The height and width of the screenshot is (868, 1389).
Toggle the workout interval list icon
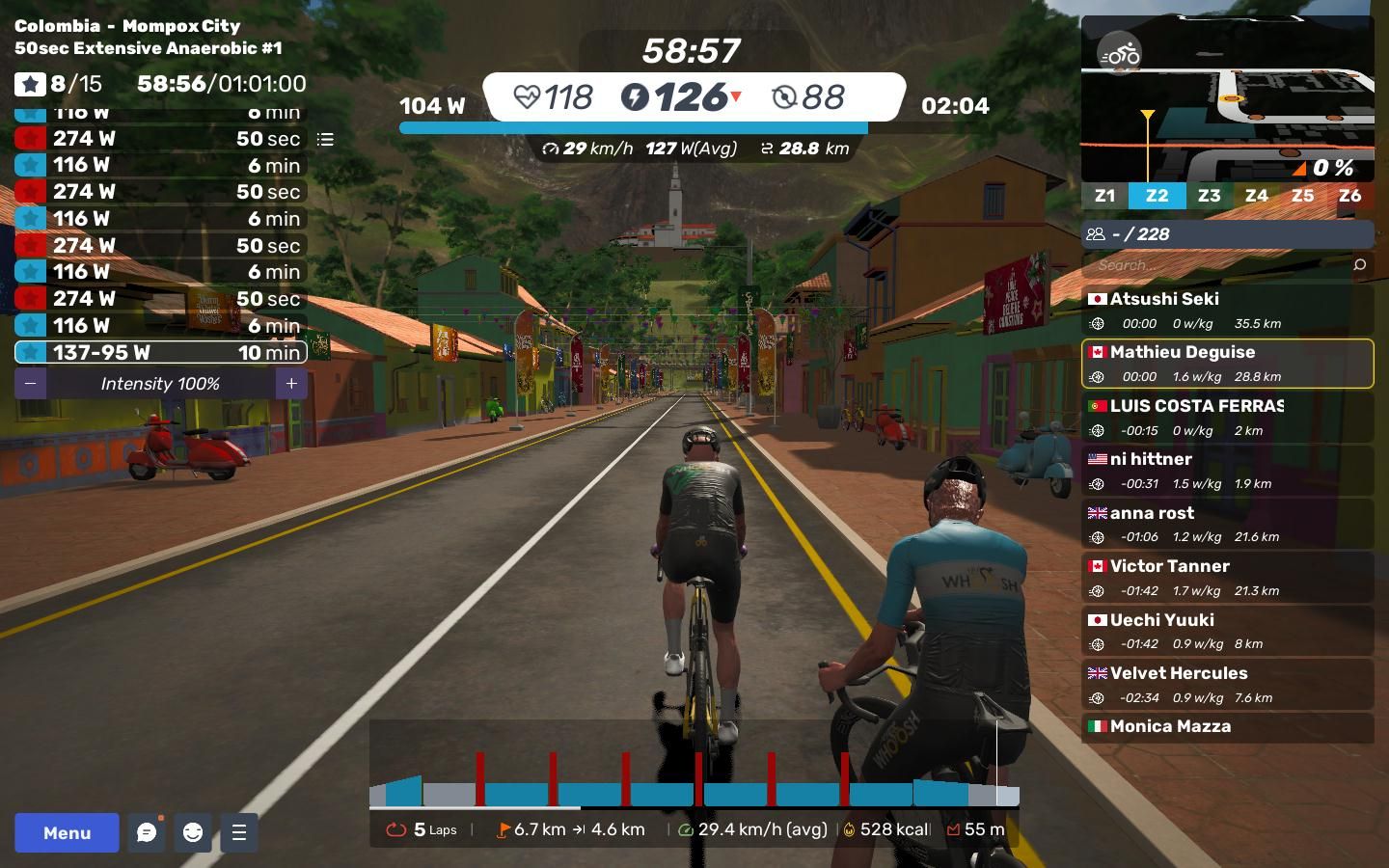(325, 140)
